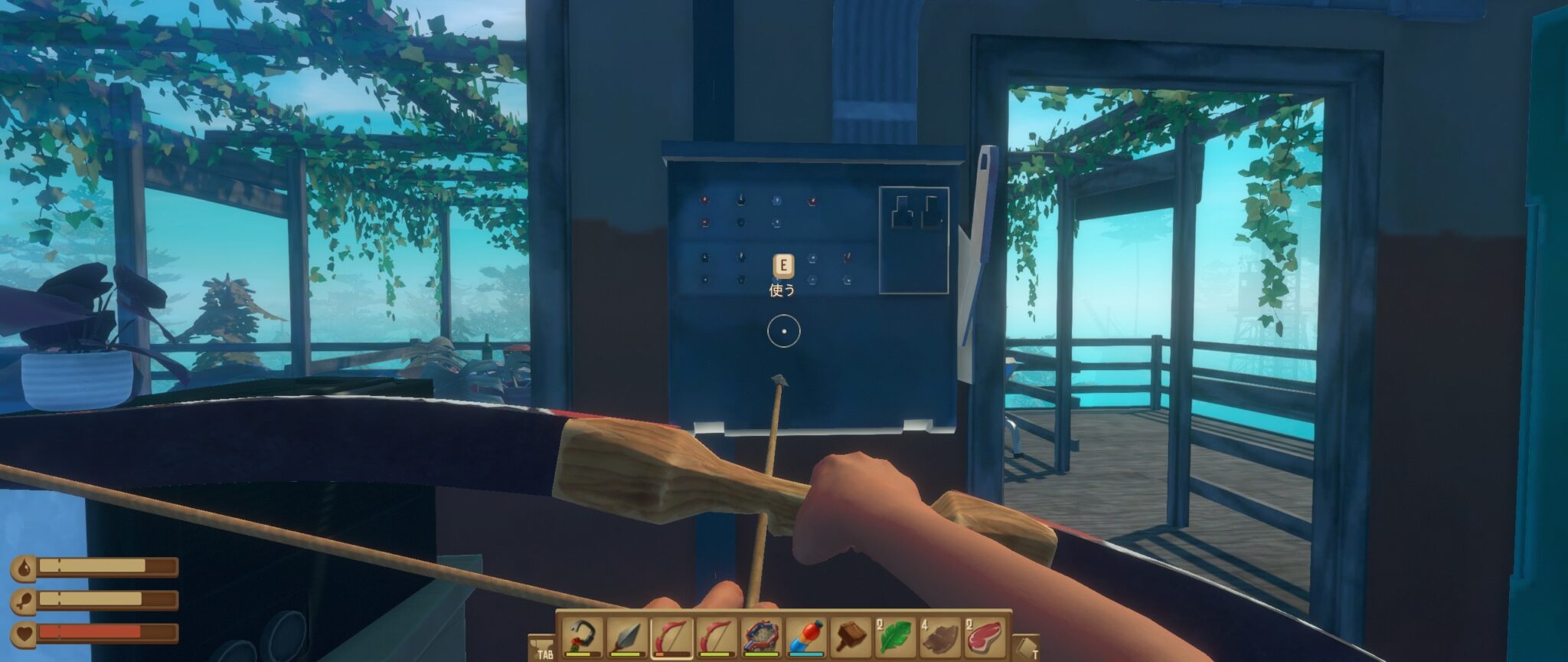Image resolution: width=1568 pixels, height=662 pixels.
Task: Choose the highlighted bow with low durability
Action: [671, 636]
